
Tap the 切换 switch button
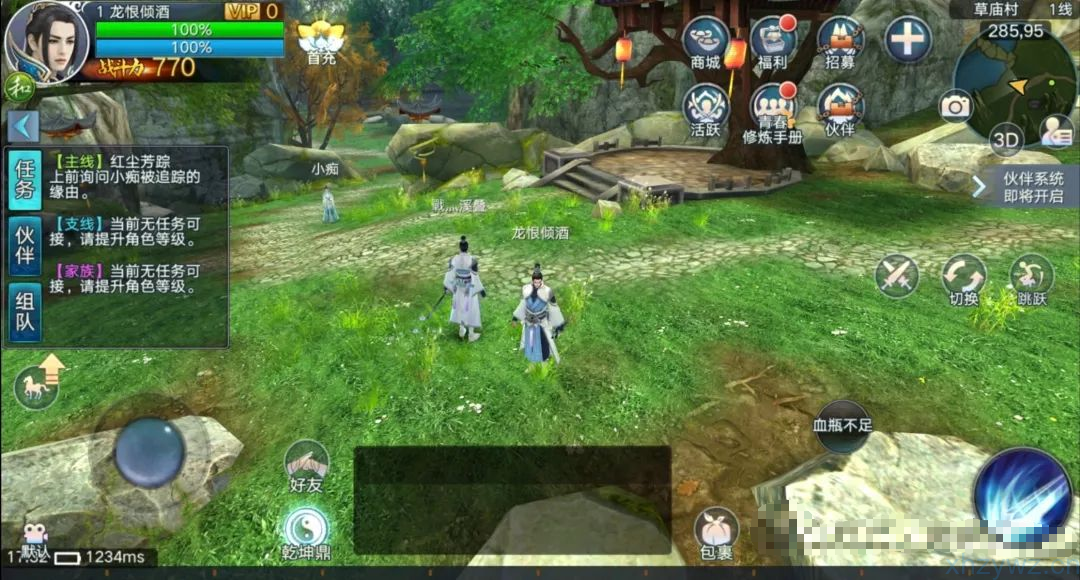[964, 278]
